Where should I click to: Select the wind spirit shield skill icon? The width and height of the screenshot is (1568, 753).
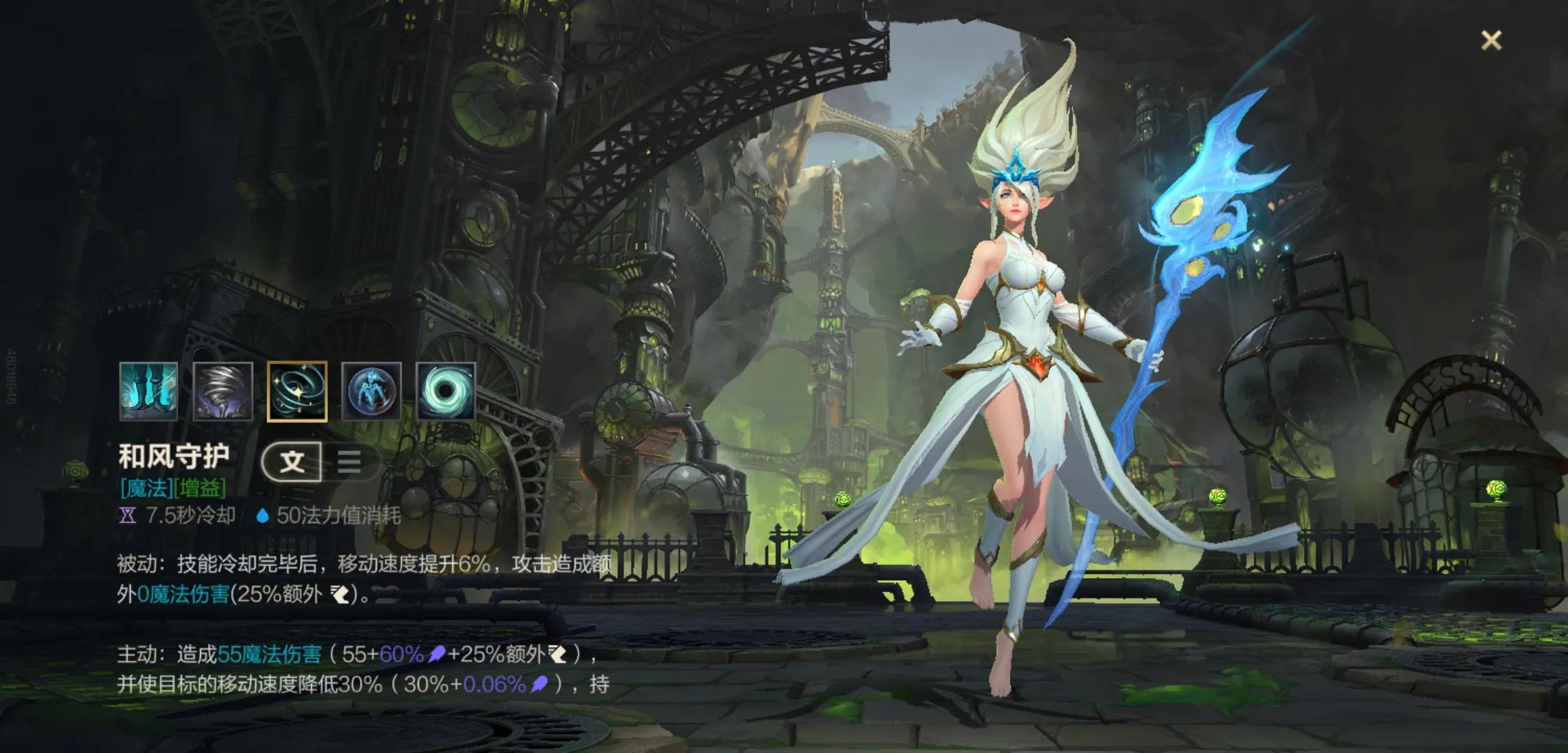371,391
